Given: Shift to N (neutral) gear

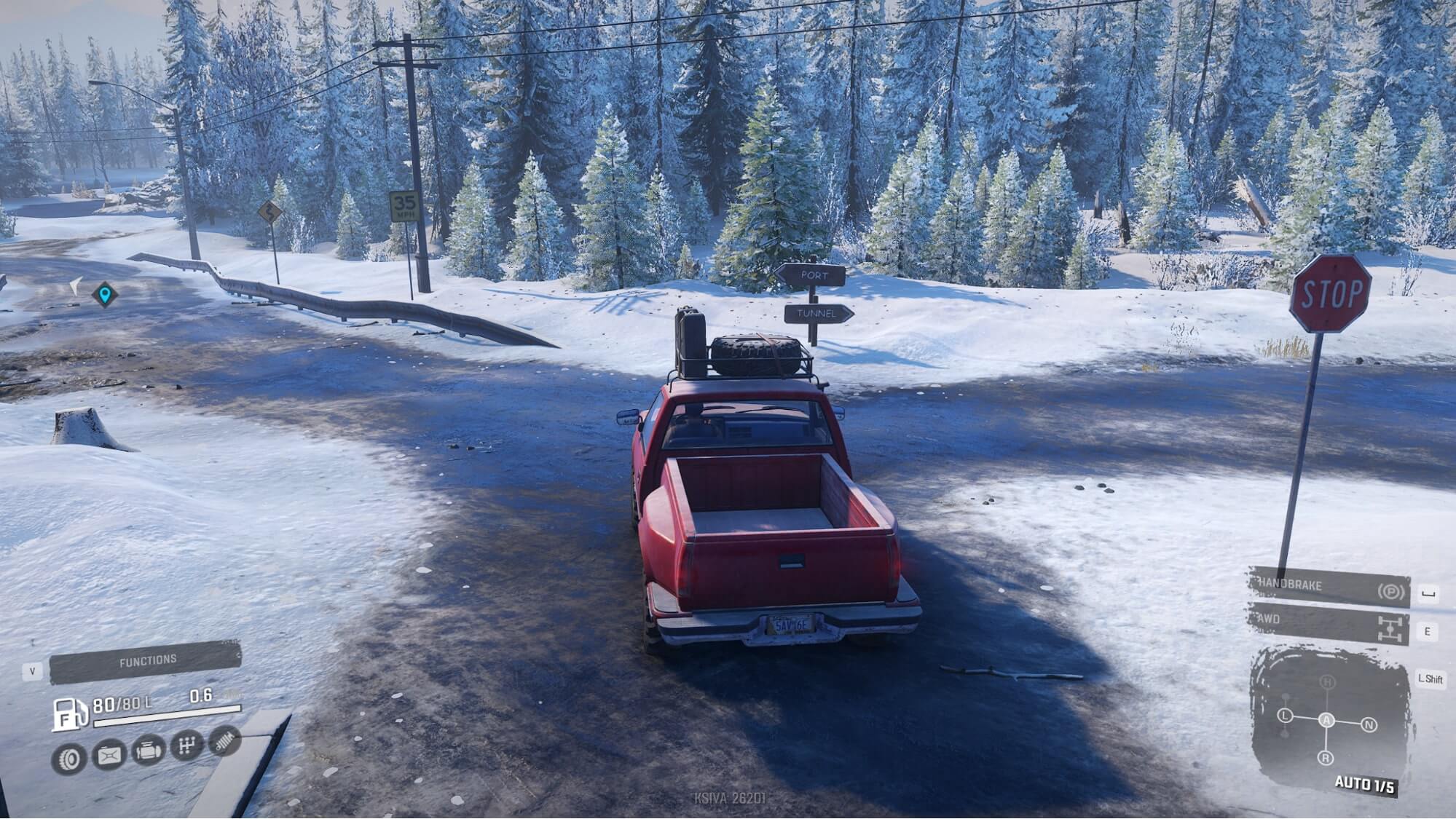Looking at the screenshot, I should 1369,725.
